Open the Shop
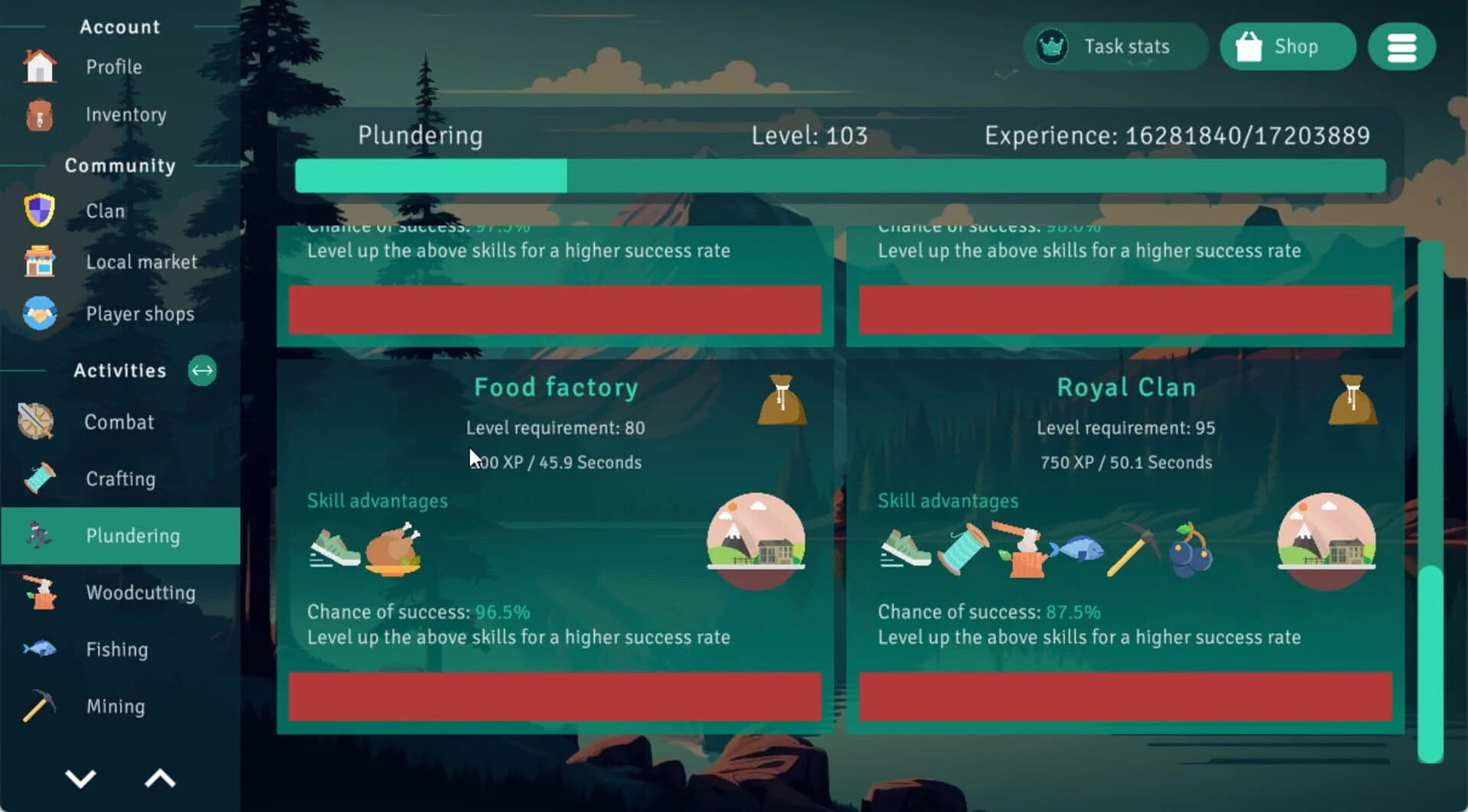The width and height of the screenshot is (1468, 812). tap(1287, 47)
